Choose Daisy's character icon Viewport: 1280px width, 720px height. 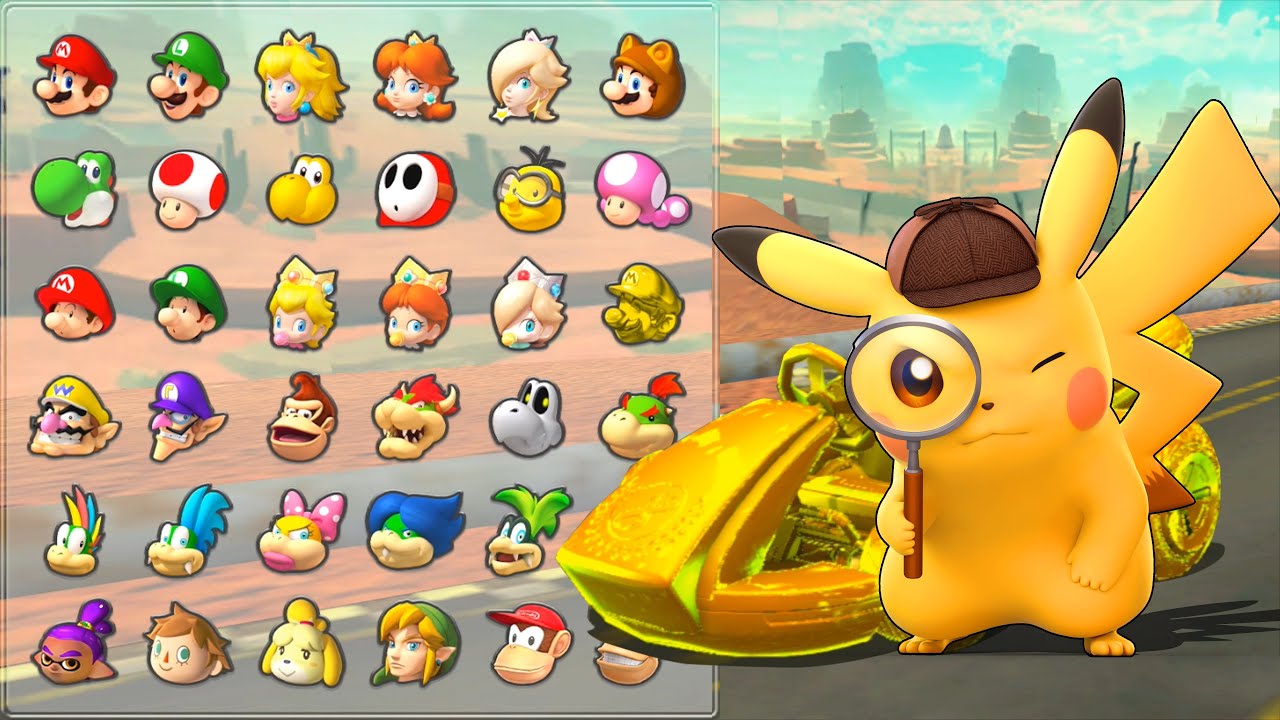point(419,75)
